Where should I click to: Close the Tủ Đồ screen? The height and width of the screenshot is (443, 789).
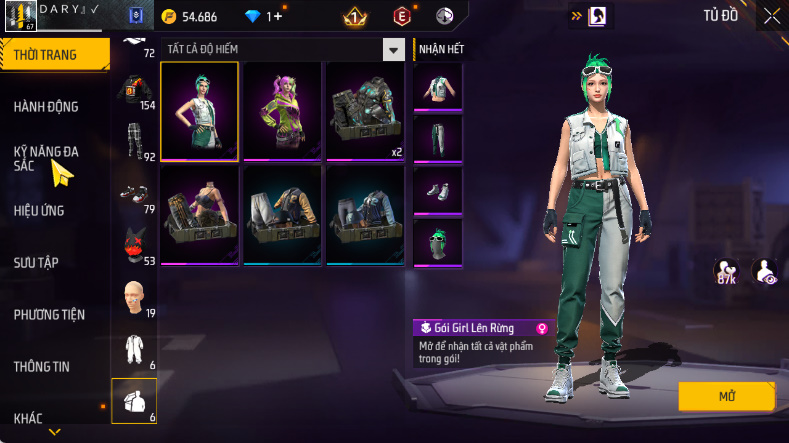pos(772,16)
